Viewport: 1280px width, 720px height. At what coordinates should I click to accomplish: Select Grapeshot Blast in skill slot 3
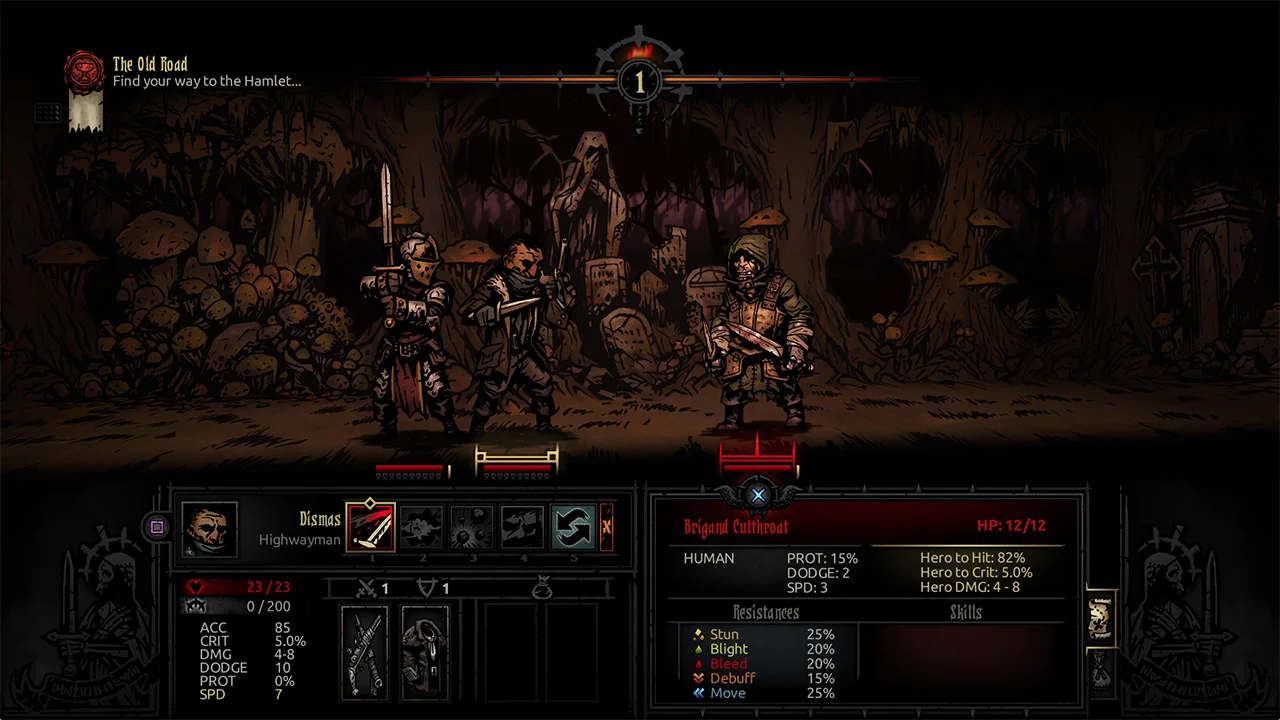tap(471, 526)
